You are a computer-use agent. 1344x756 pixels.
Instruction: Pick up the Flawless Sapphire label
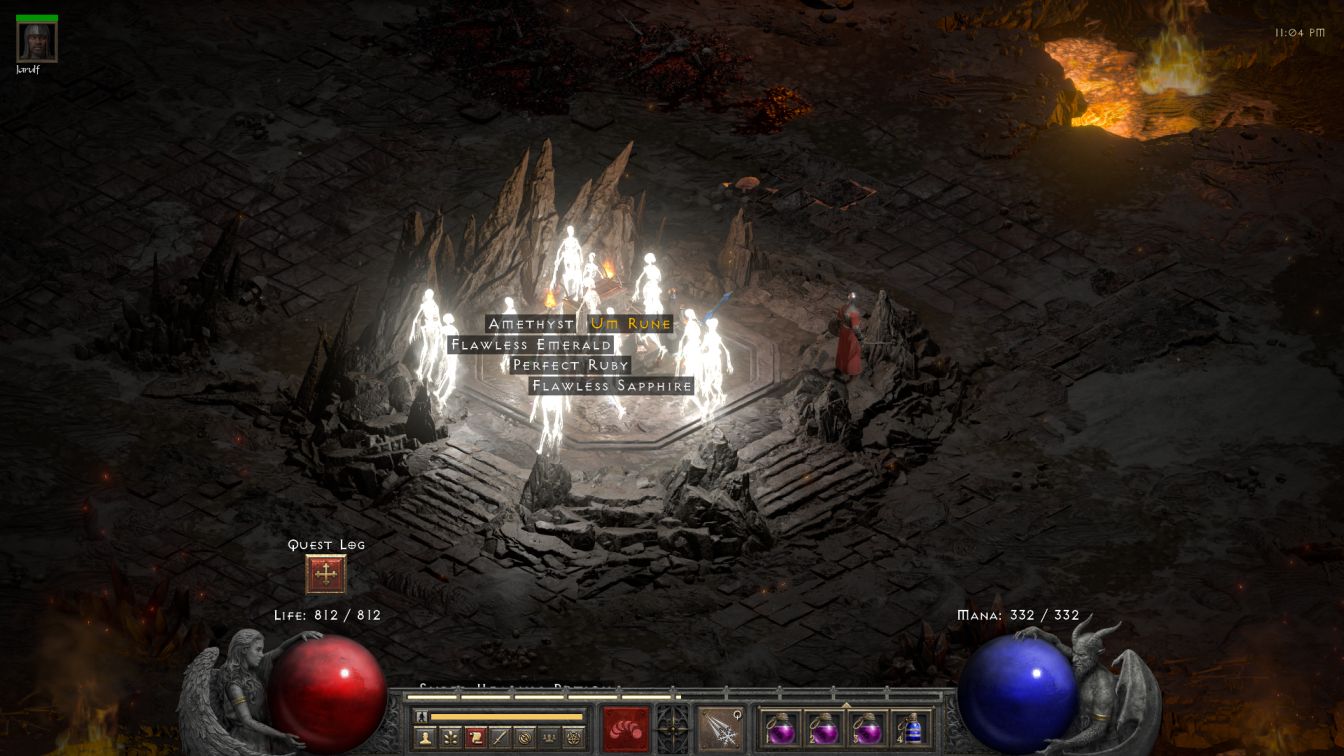(612, 386)
